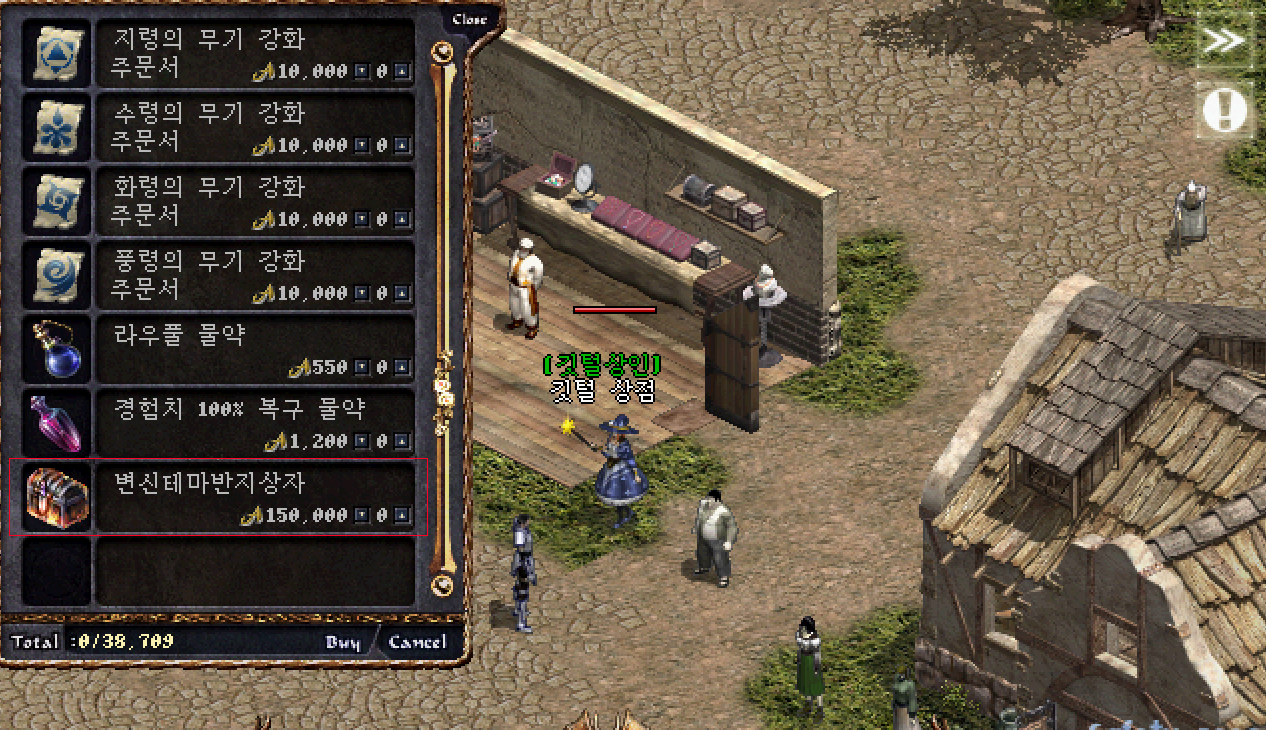This screenshot has height=730, width=1266.
Task: Increase quantity of 라우풀 물약
Action: coord(402,368)
